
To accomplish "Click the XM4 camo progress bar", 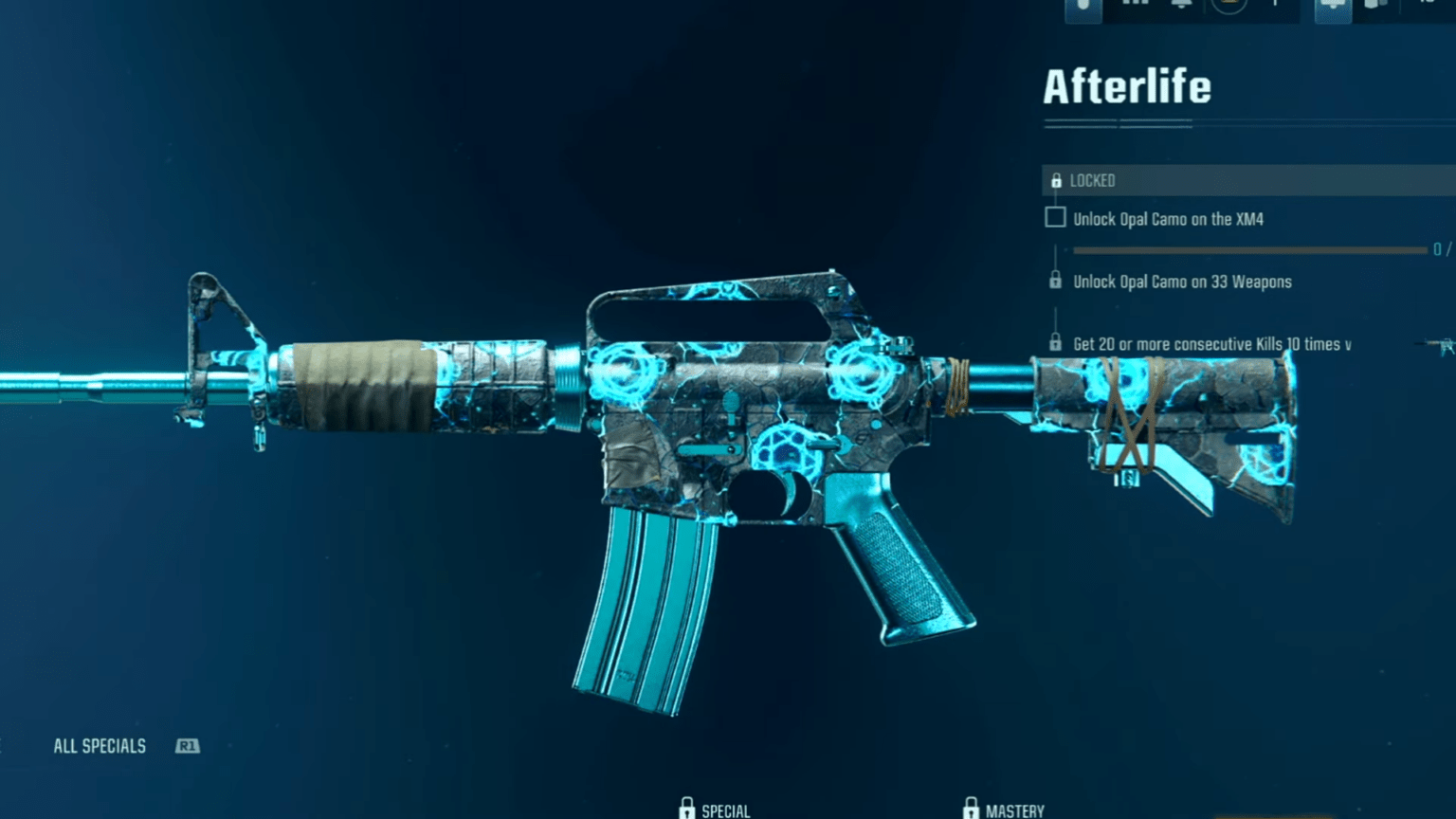I will (x=1251, y=248).
